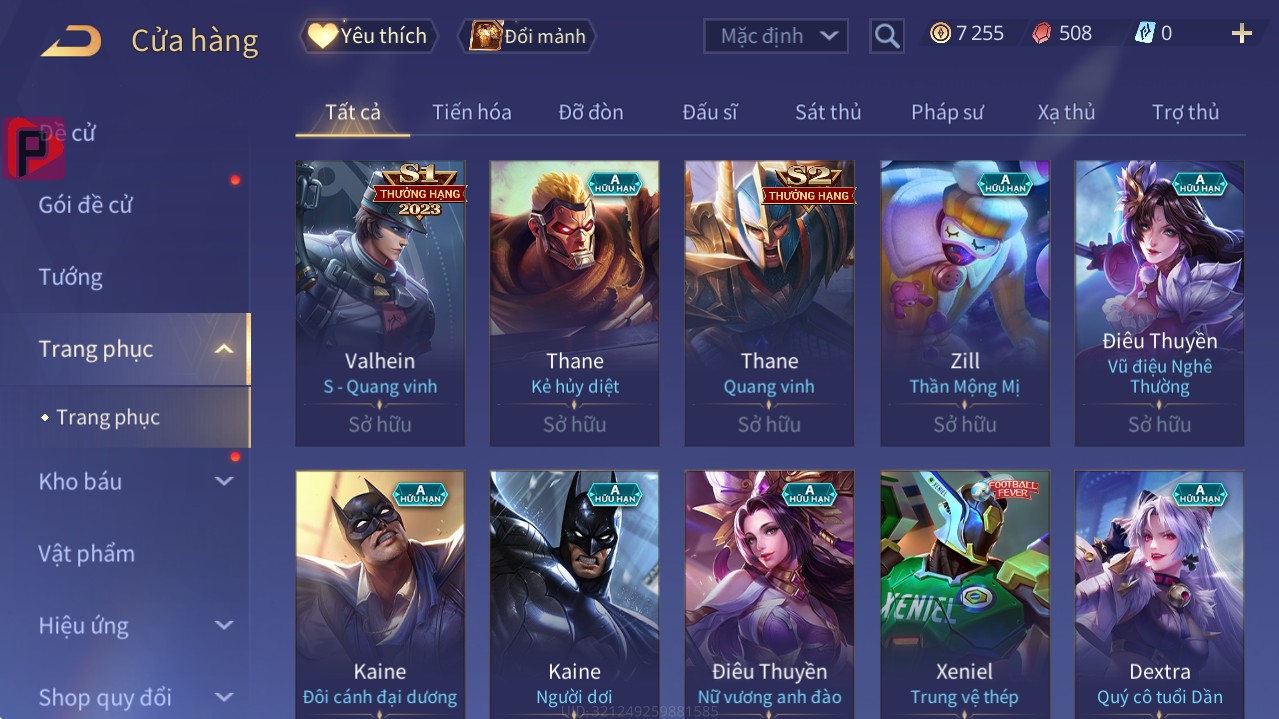Switch to the Tiến hóa tab
Image resolution: width=1279 pixels, height=719 pixels.
tap(471, 112)
